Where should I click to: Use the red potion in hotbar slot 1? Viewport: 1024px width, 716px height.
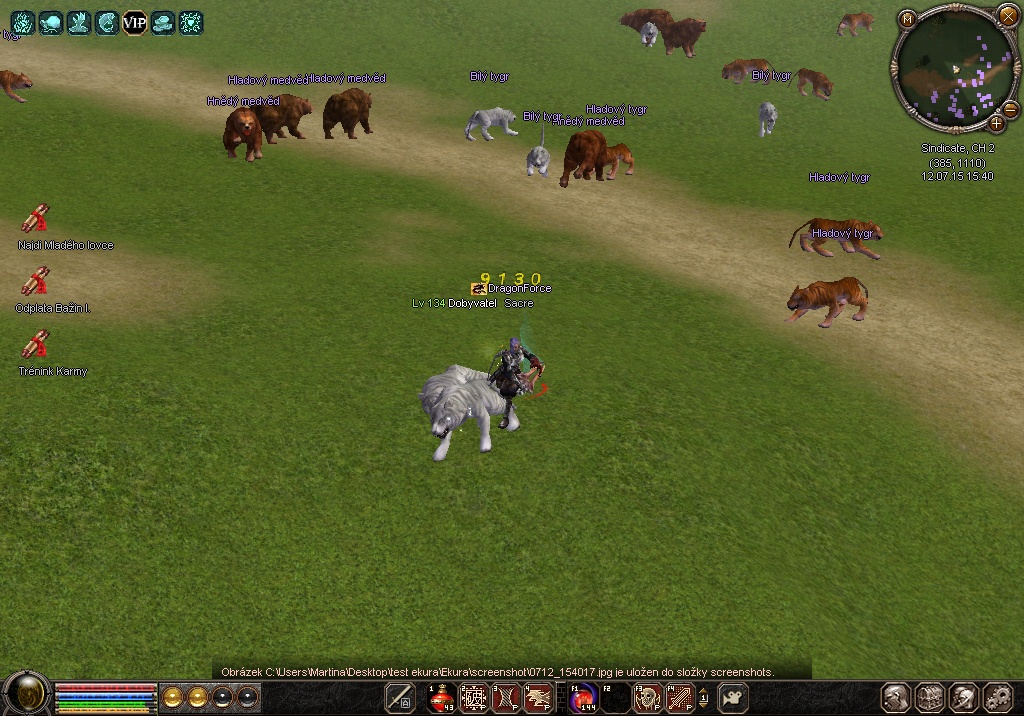[x=442, y=697]
